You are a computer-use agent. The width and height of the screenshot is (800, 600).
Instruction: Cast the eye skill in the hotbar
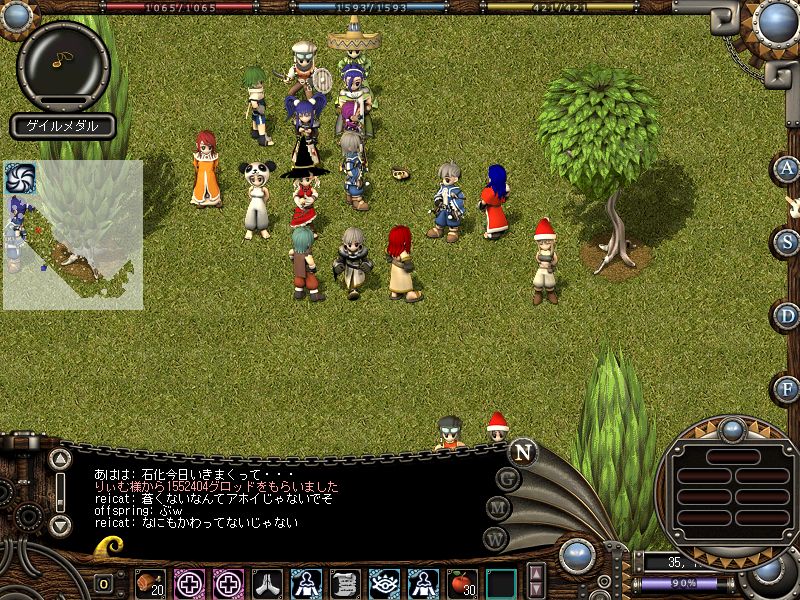click(x=384, y=583)
